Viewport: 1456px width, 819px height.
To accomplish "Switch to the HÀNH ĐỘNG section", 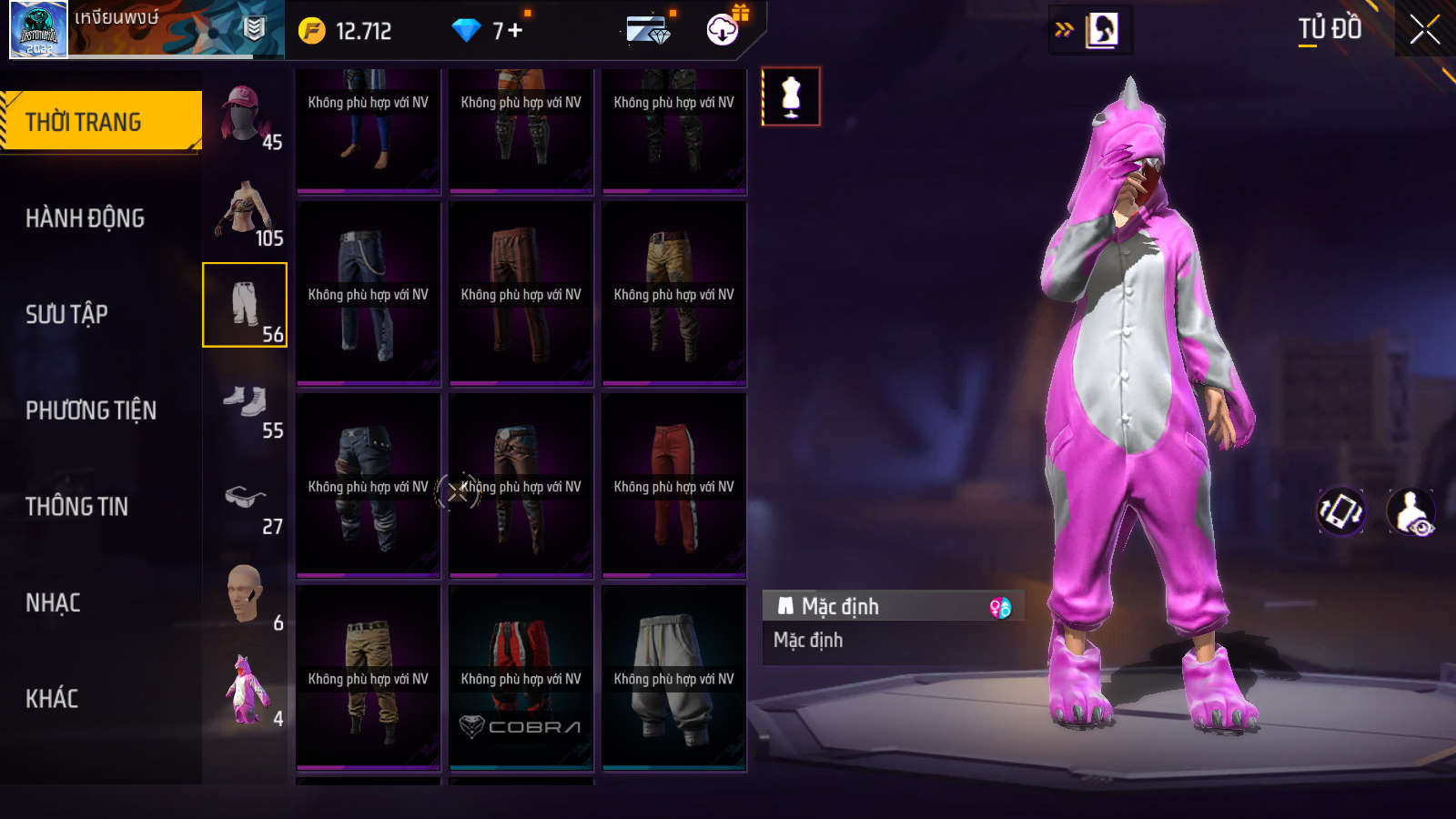I will [x=85, y=218].
